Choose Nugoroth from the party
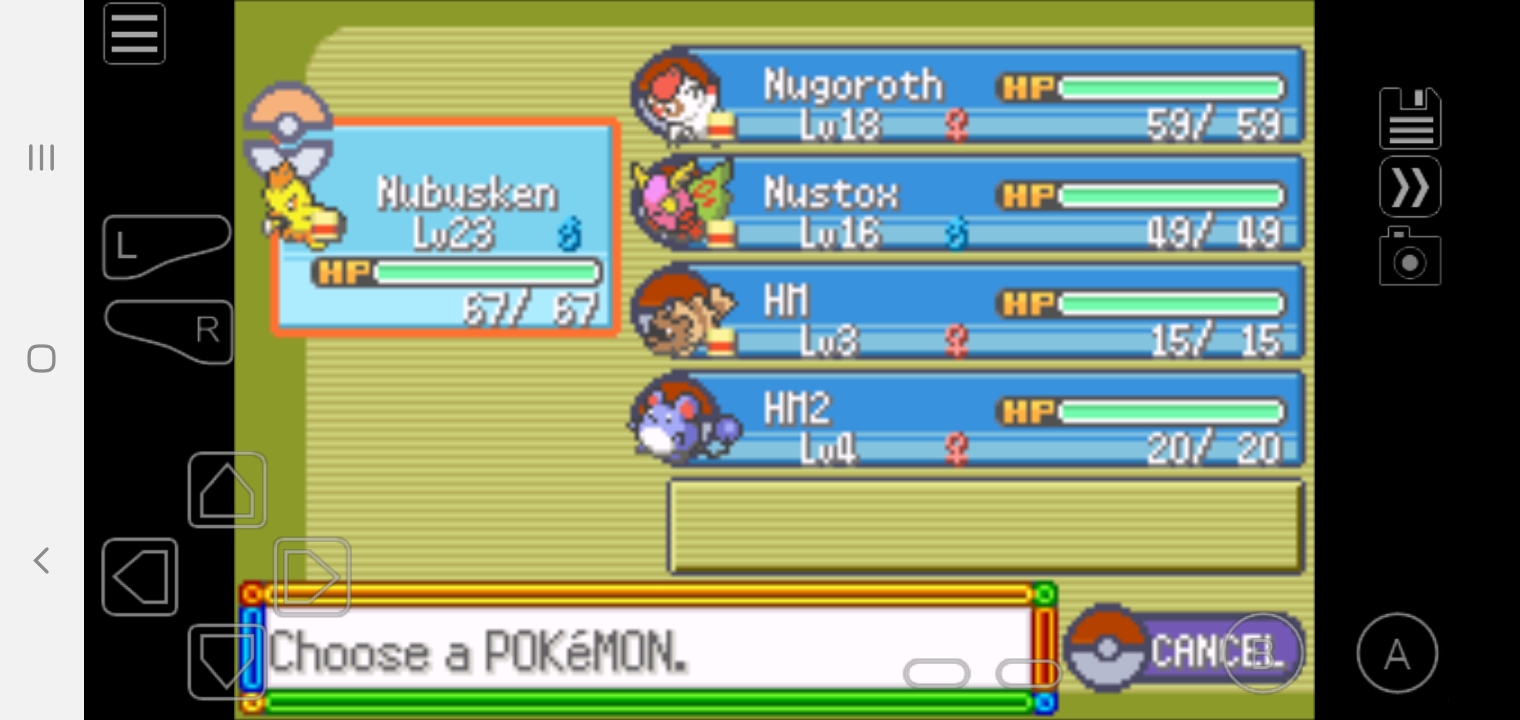1520x720 pixels. click(968, 97)
